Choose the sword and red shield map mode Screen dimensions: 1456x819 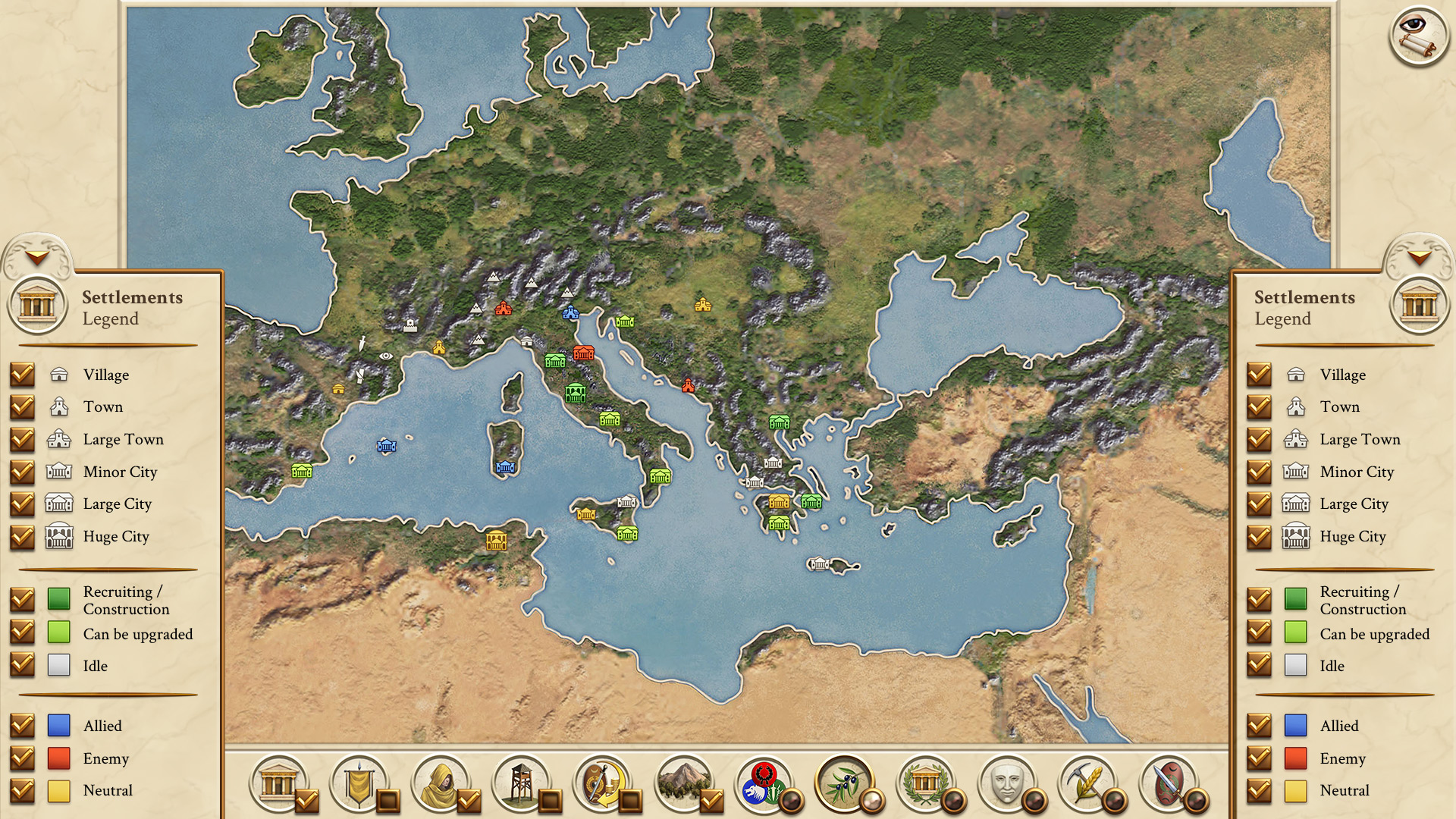click(x=1169, y=783)
